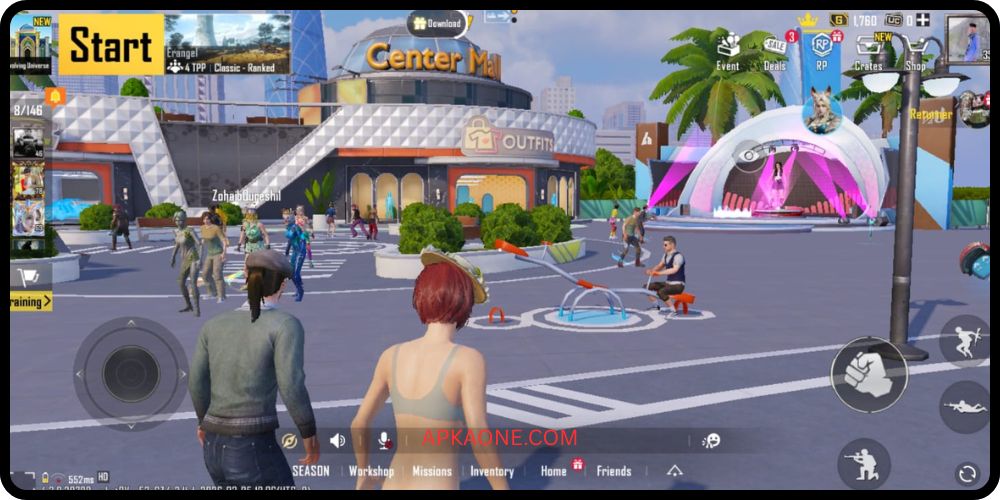
Task: Add UC with the plus button
Action: [923, 19]
